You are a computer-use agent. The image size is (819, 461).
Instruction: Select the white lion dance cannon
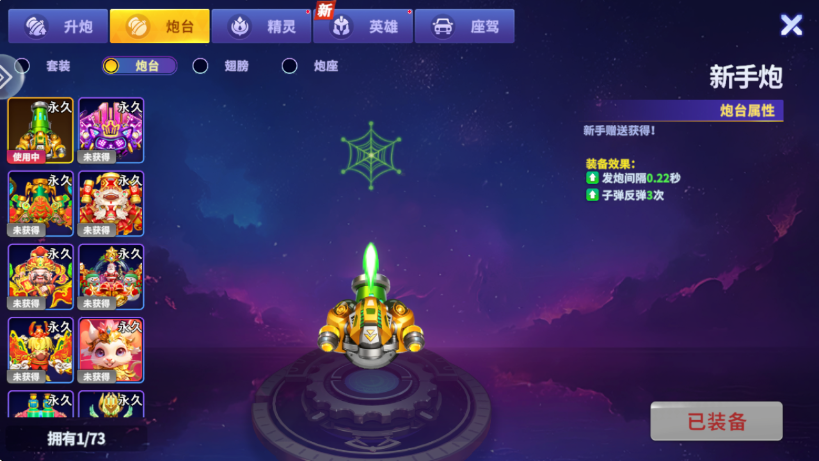coord(111,204)
